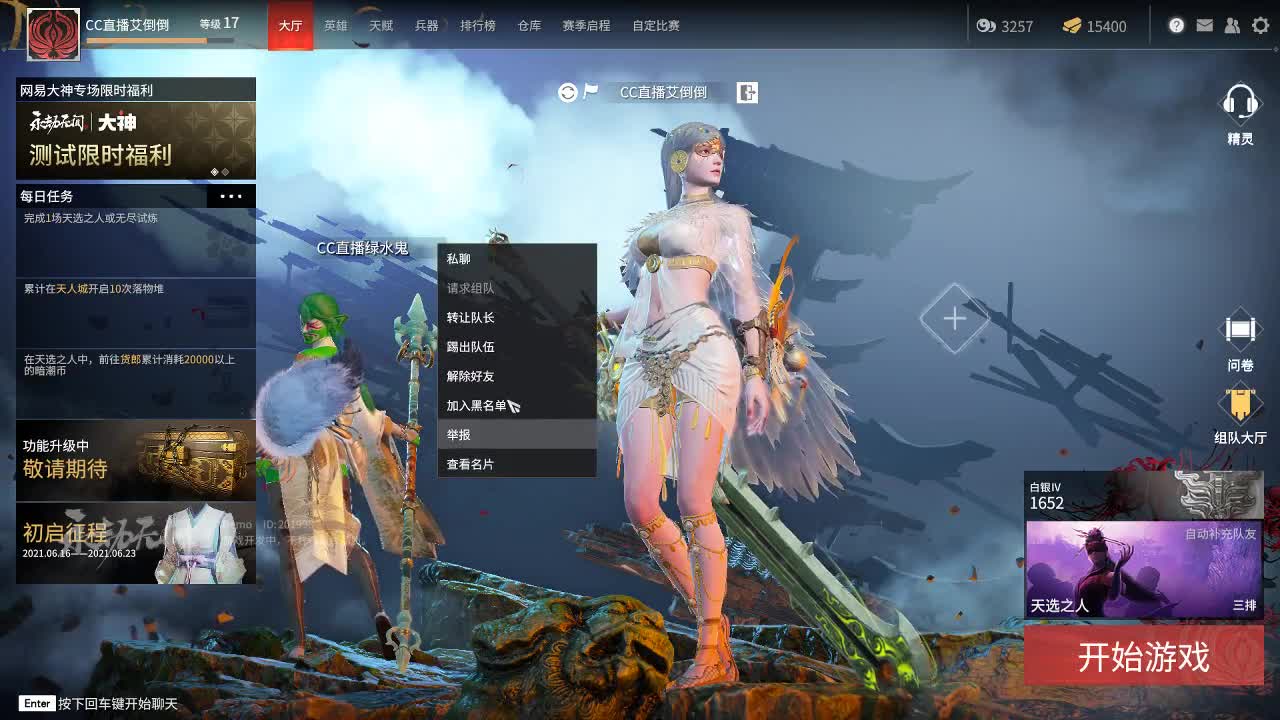
Task: Open the help question mark icon
Action: click(x=1176, y=26)
